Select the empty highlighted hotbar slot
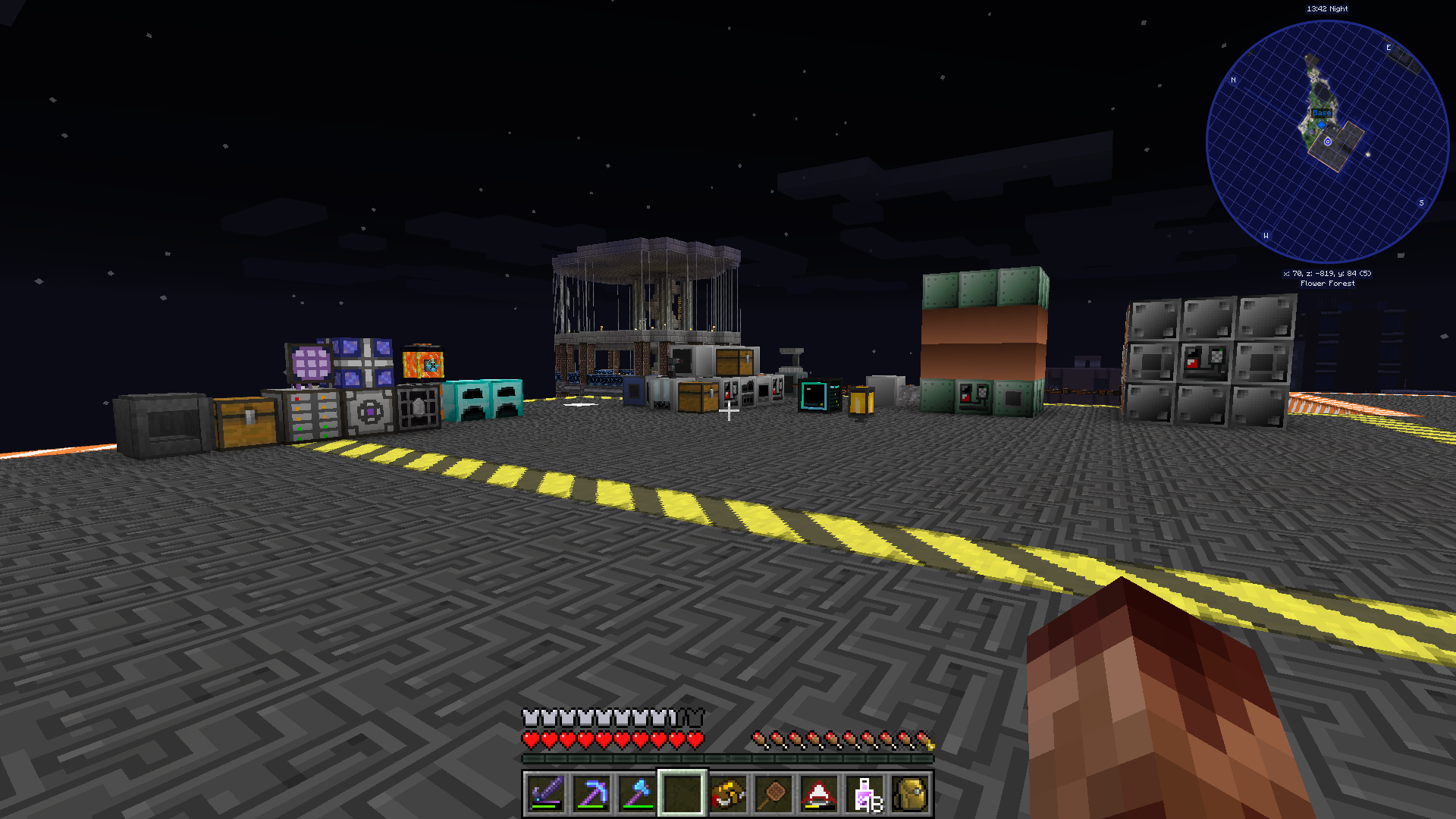This screenshot has width=1456, height=819. point(682,794)
